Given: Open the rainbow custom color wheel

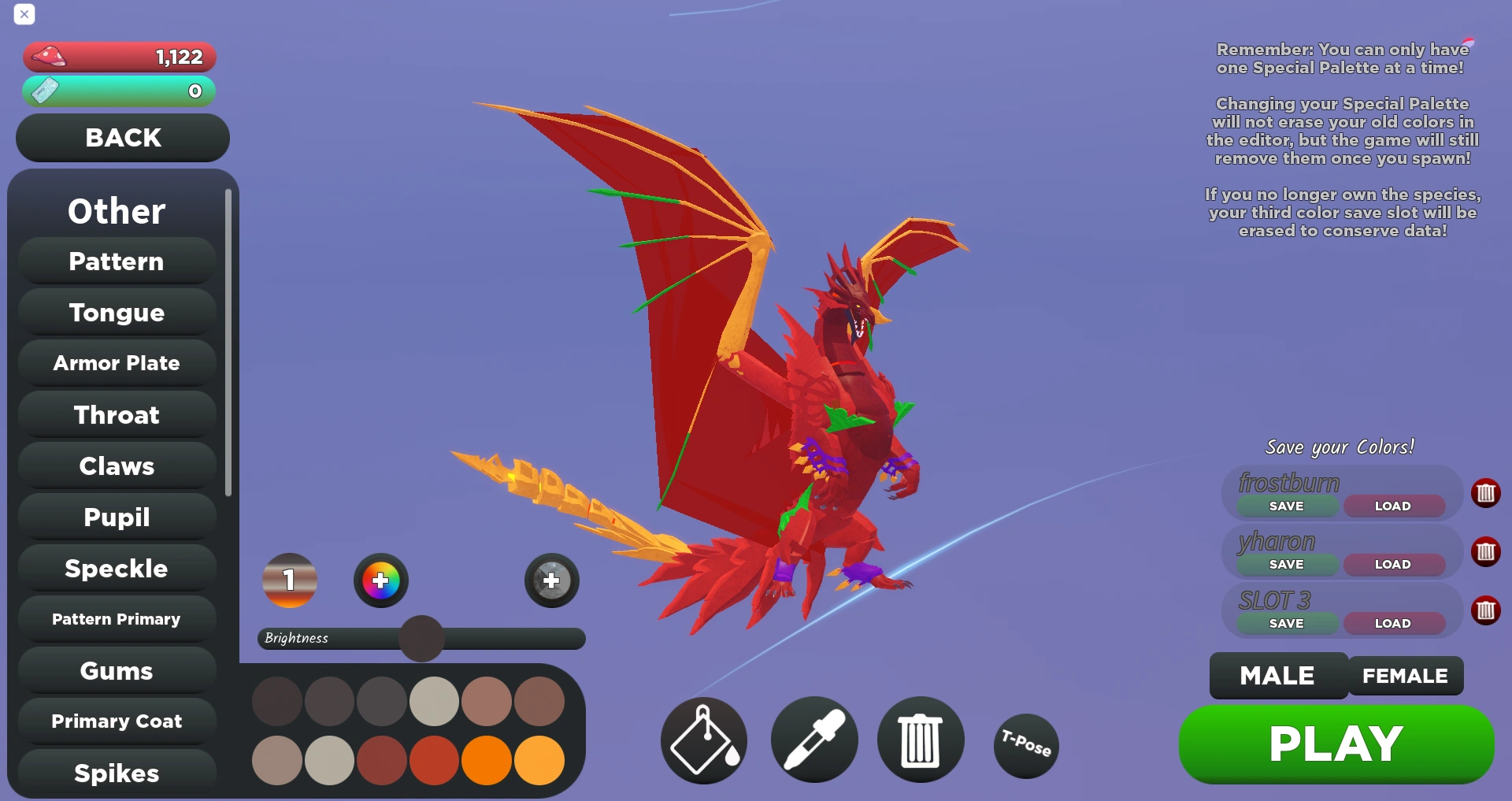Looking at the screenshot, I should [x=381, y=580].
